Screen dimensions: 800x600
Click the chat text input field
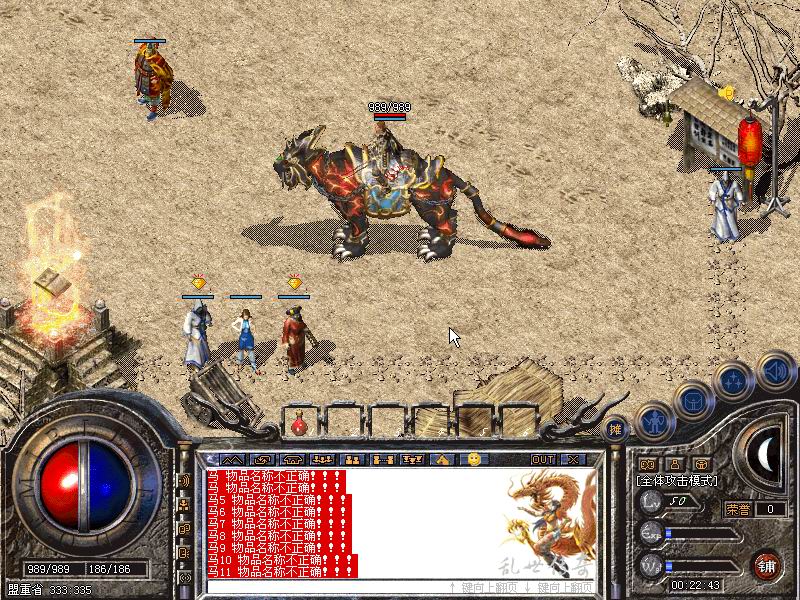320,586
